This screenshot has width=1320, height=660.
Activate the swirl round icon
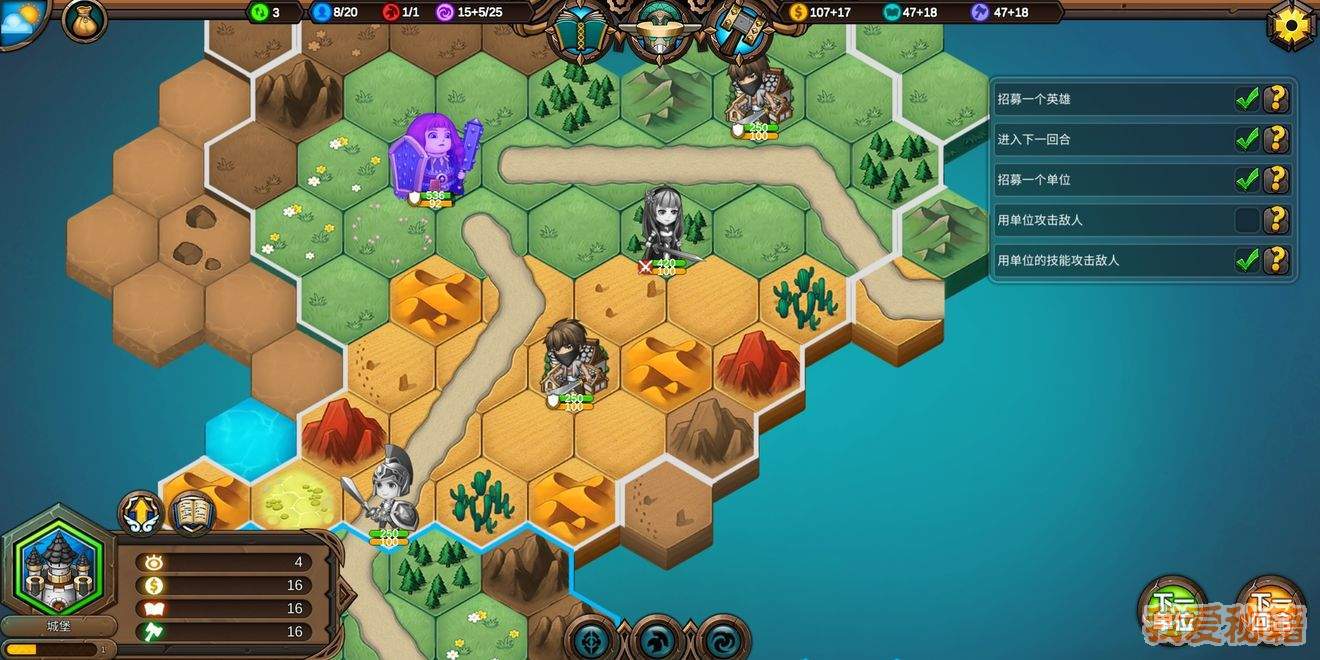pos(722,640)
